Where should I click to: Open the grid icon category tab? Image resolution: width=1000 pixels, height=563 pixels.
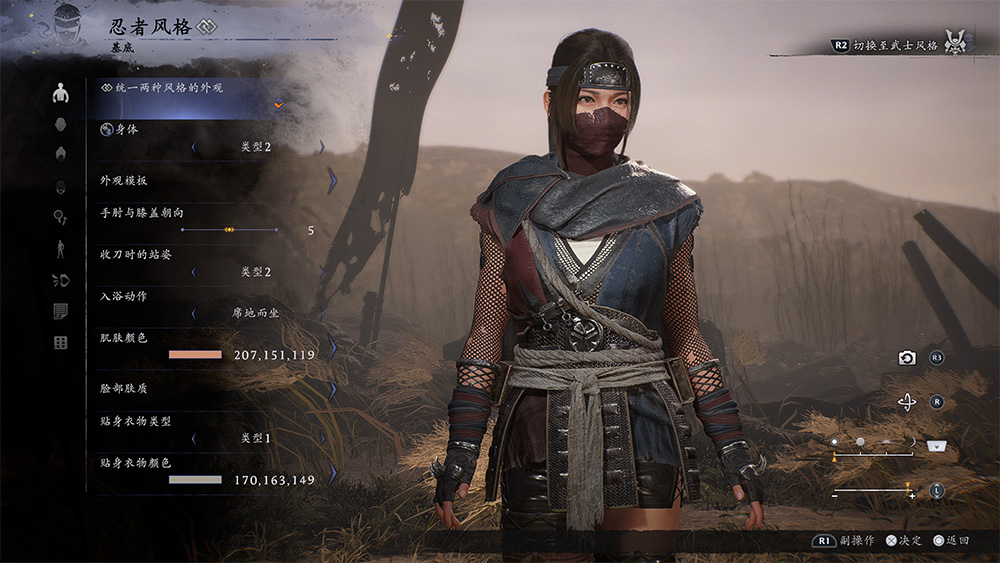coord(61,343)
